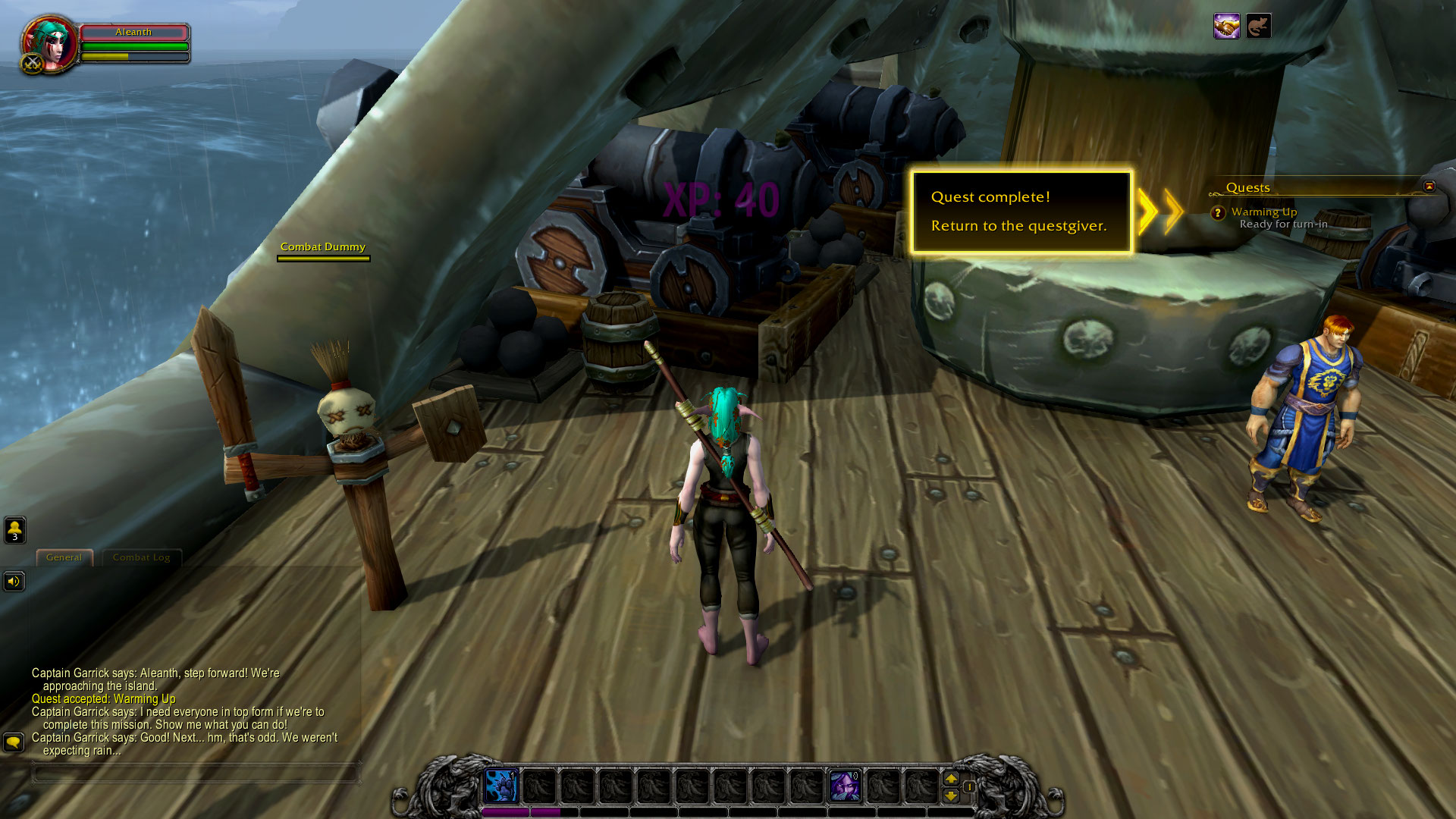
Task: Page up the action bar with the up arrow
Action: click(952, 778)
